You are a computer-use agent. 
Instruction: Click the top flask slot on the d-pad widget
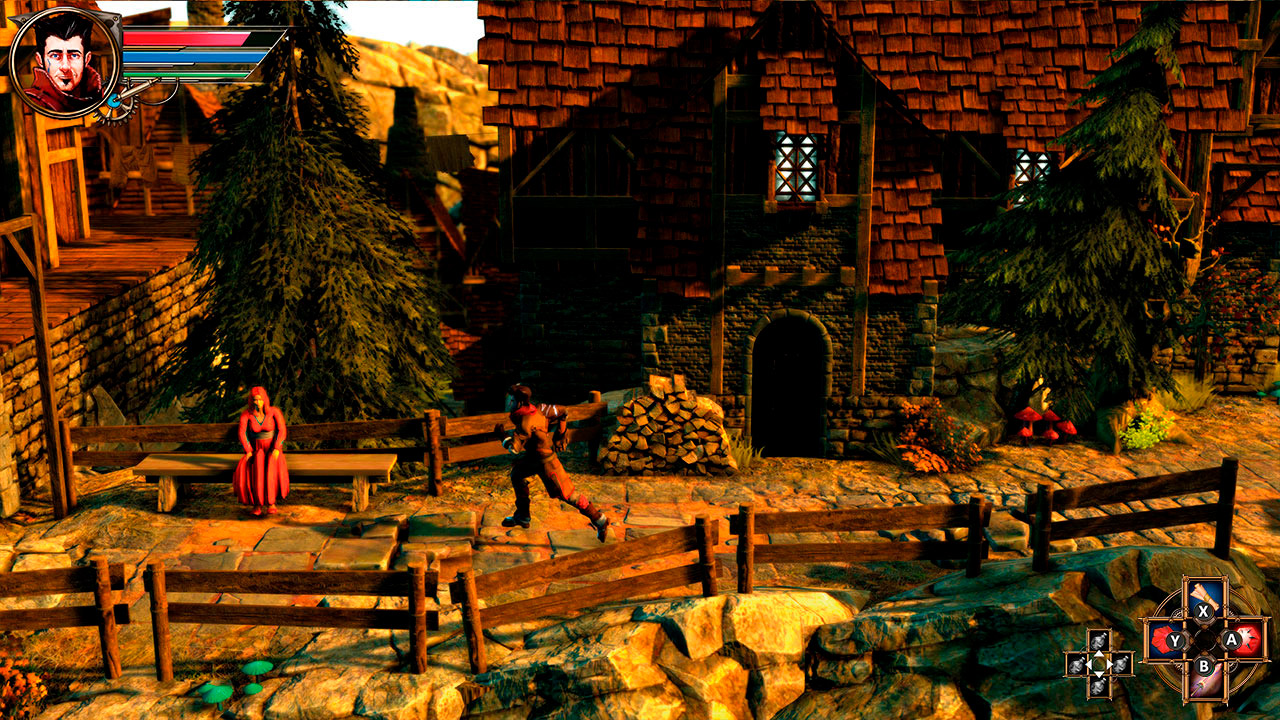(1098, 640)
